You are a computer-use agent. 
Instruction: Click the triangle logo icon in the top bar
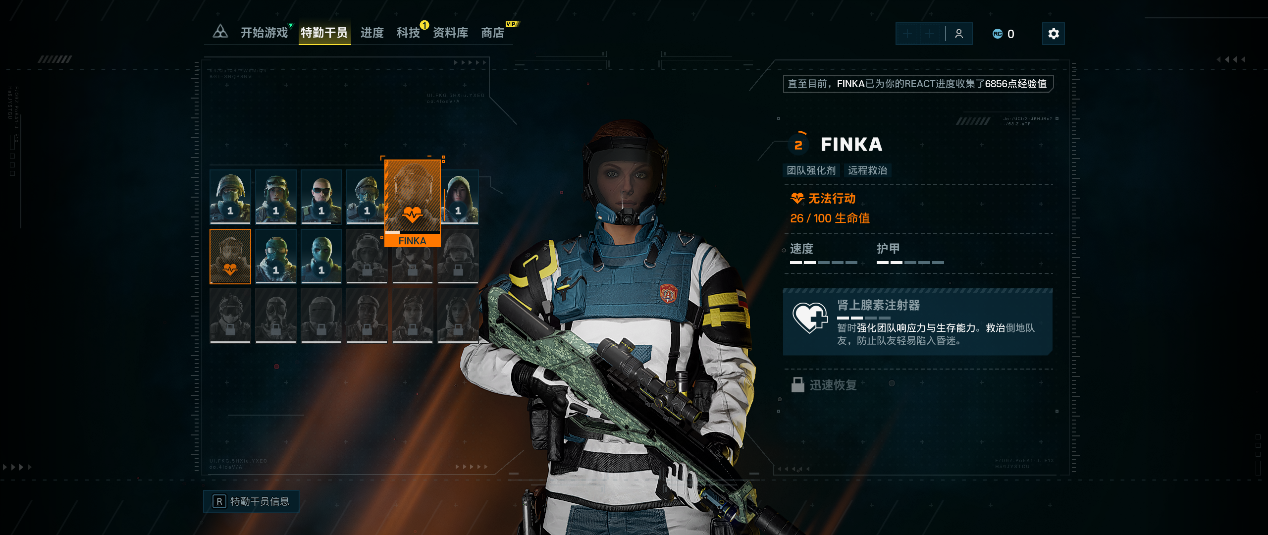220,33
